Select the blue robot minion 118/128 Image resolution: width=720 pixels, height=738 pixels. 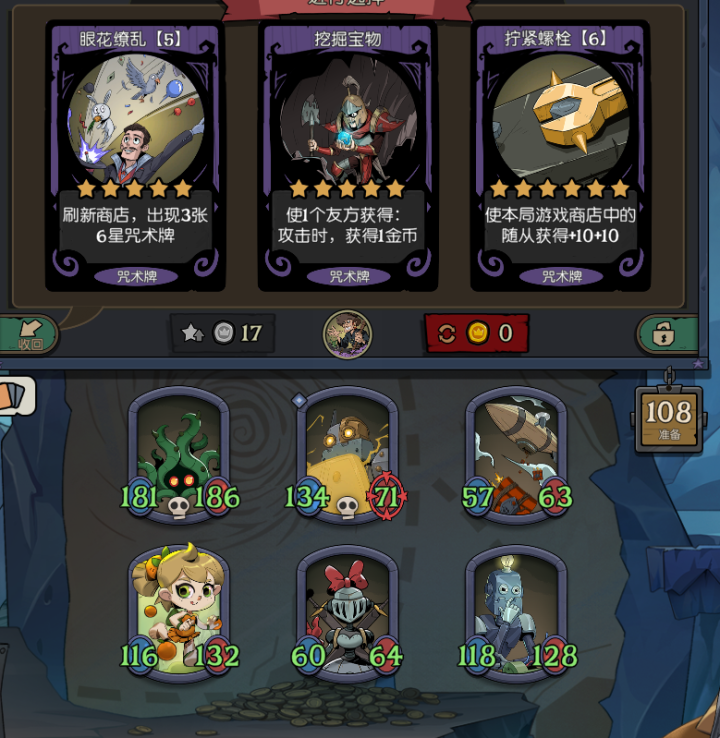click(515, 612)
